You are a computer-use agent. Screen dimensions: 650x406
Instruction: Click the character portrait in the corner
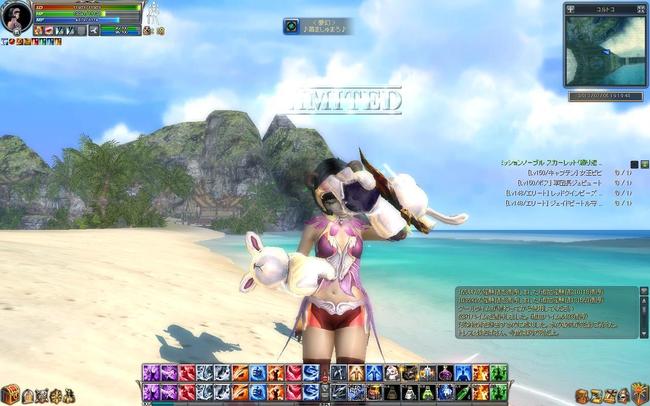pyautogui.click(x=16, y=18)
